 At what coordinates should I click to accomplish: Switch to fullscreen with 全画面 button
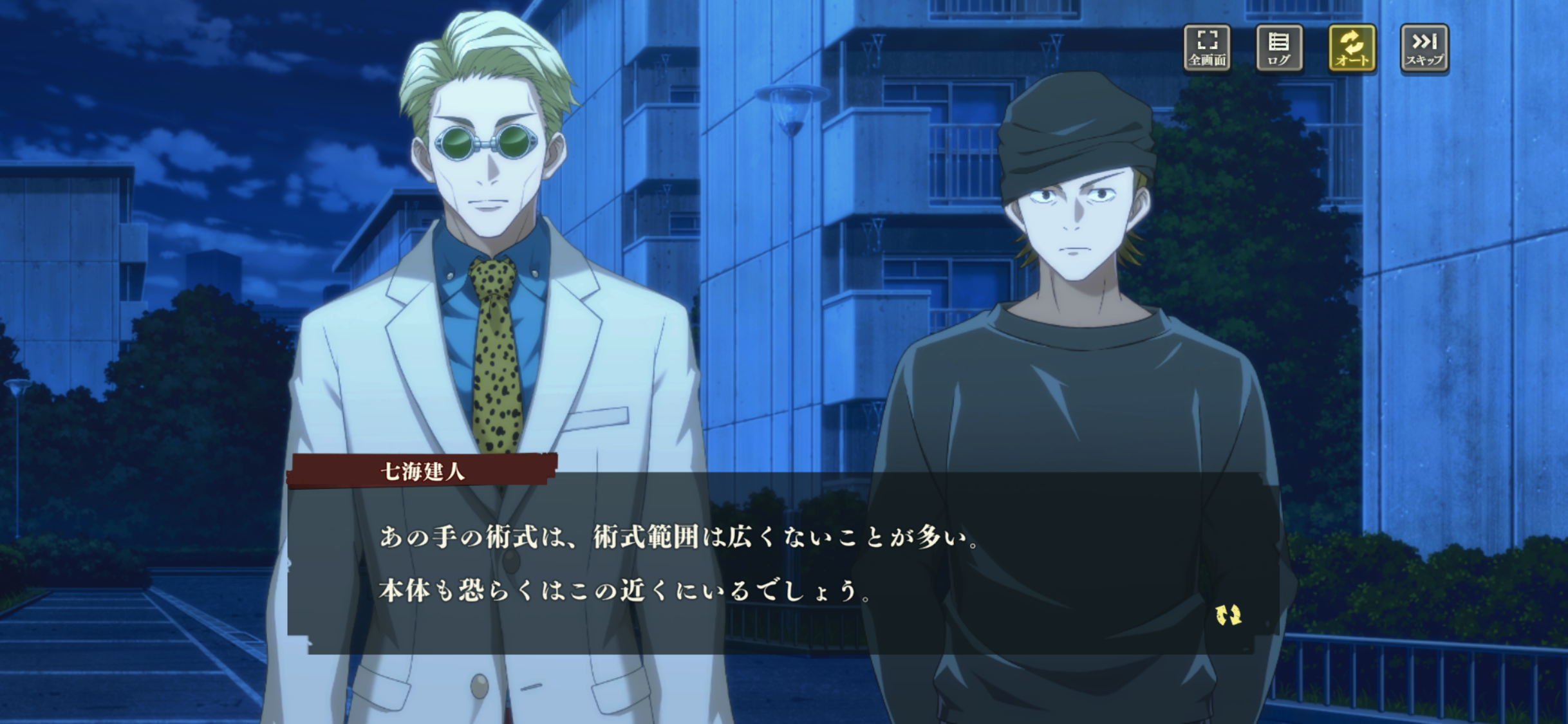click(x=1207, y=48)
